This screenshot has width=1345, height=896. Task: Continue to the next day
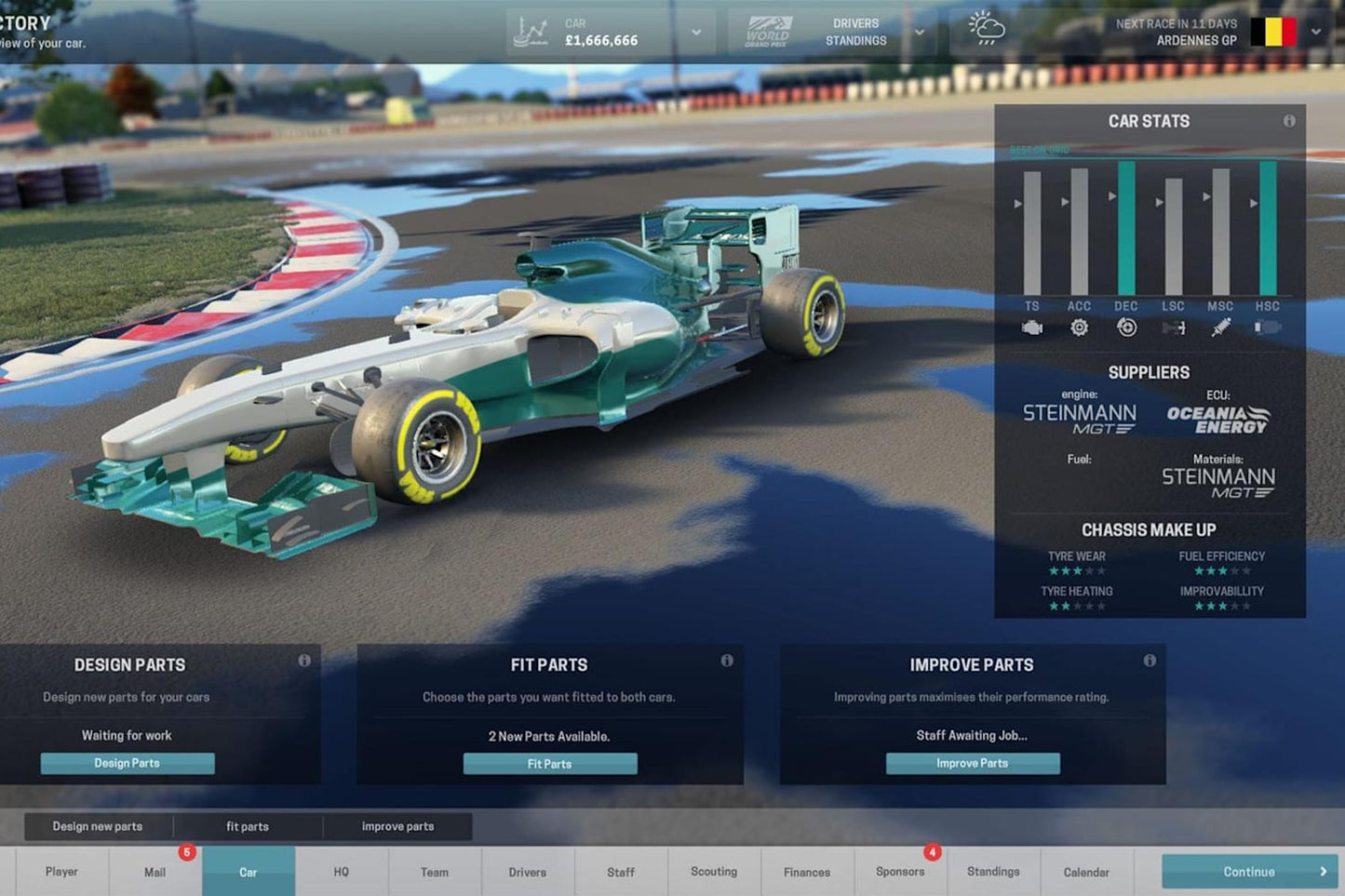pyautogui.click(x=1249, y=872)
